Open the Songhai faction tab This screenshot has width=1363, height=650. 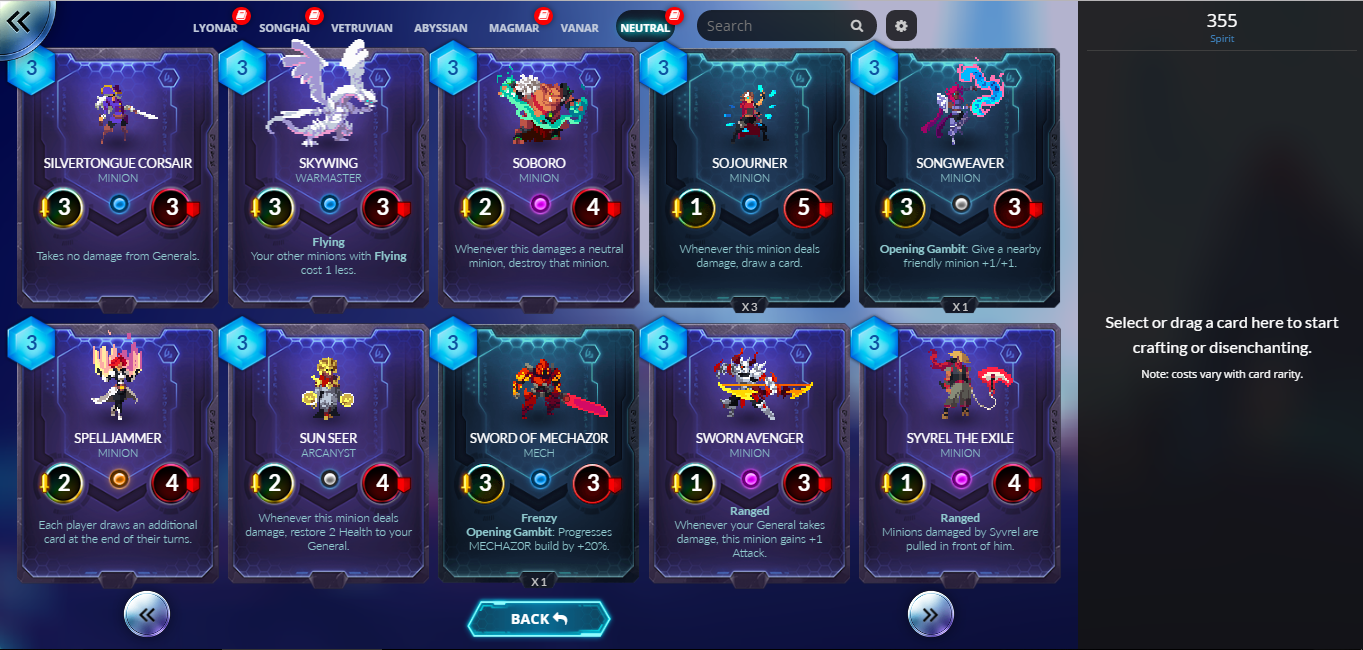[285, 28]
